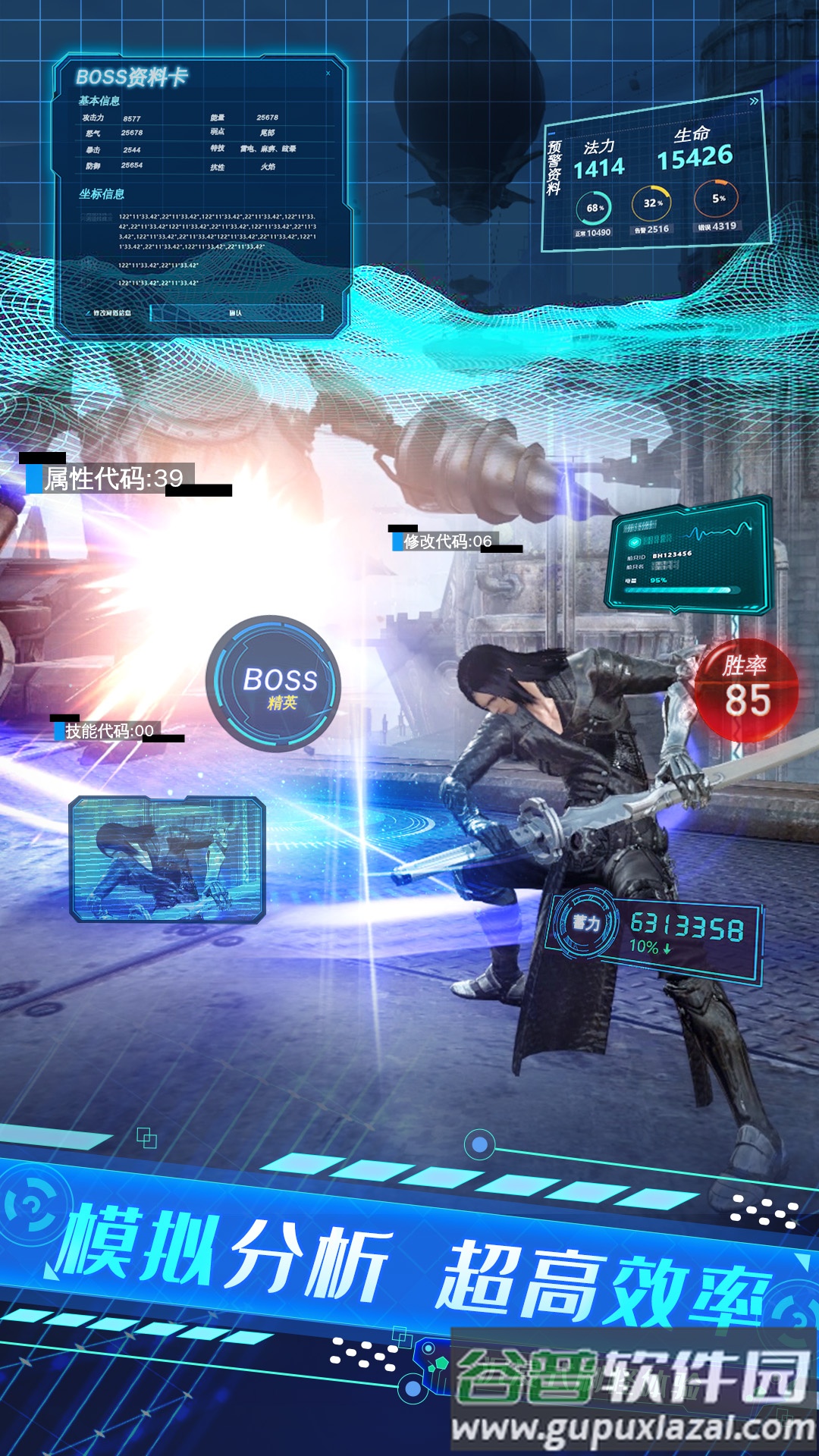This screenshot has height=1456, width=819.
Task: Open the character scan thumbnail
Action: click(168, 859)
